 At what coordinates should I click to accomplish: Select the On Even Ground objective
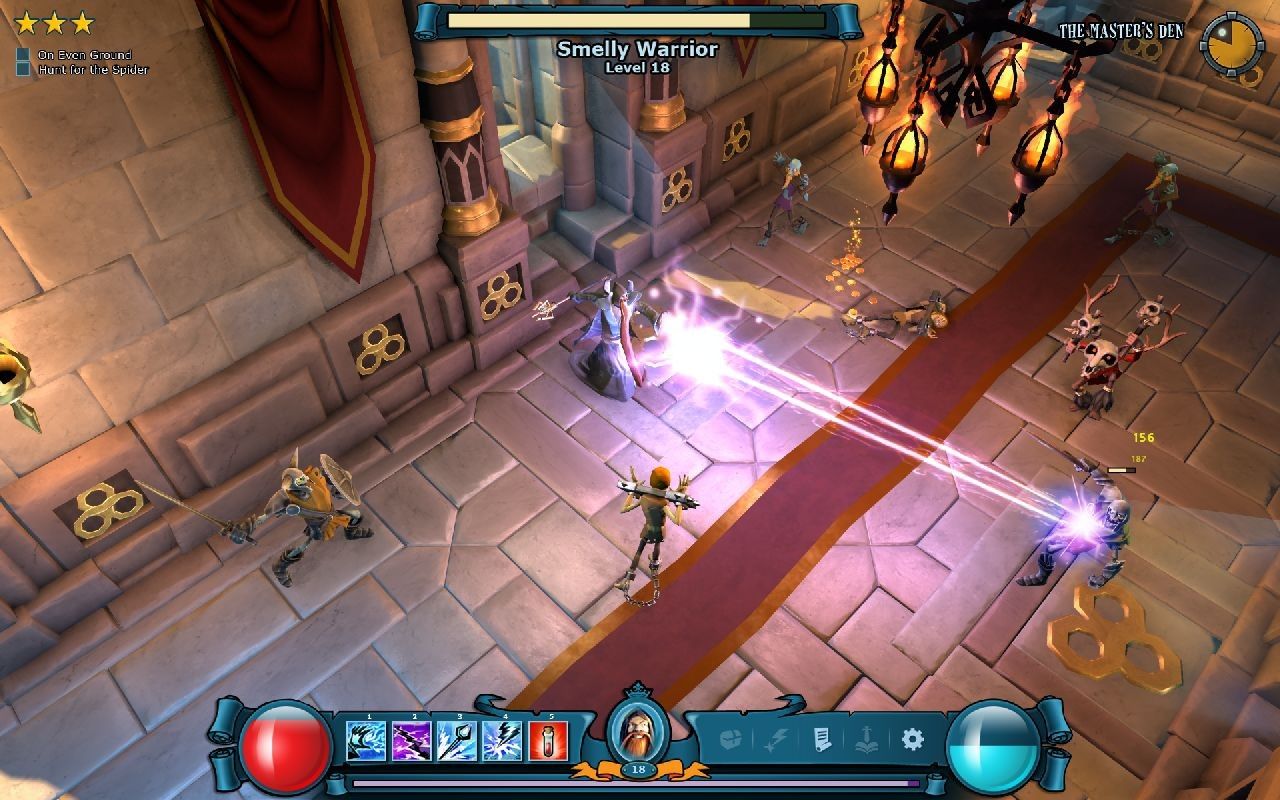pos(84,55)
